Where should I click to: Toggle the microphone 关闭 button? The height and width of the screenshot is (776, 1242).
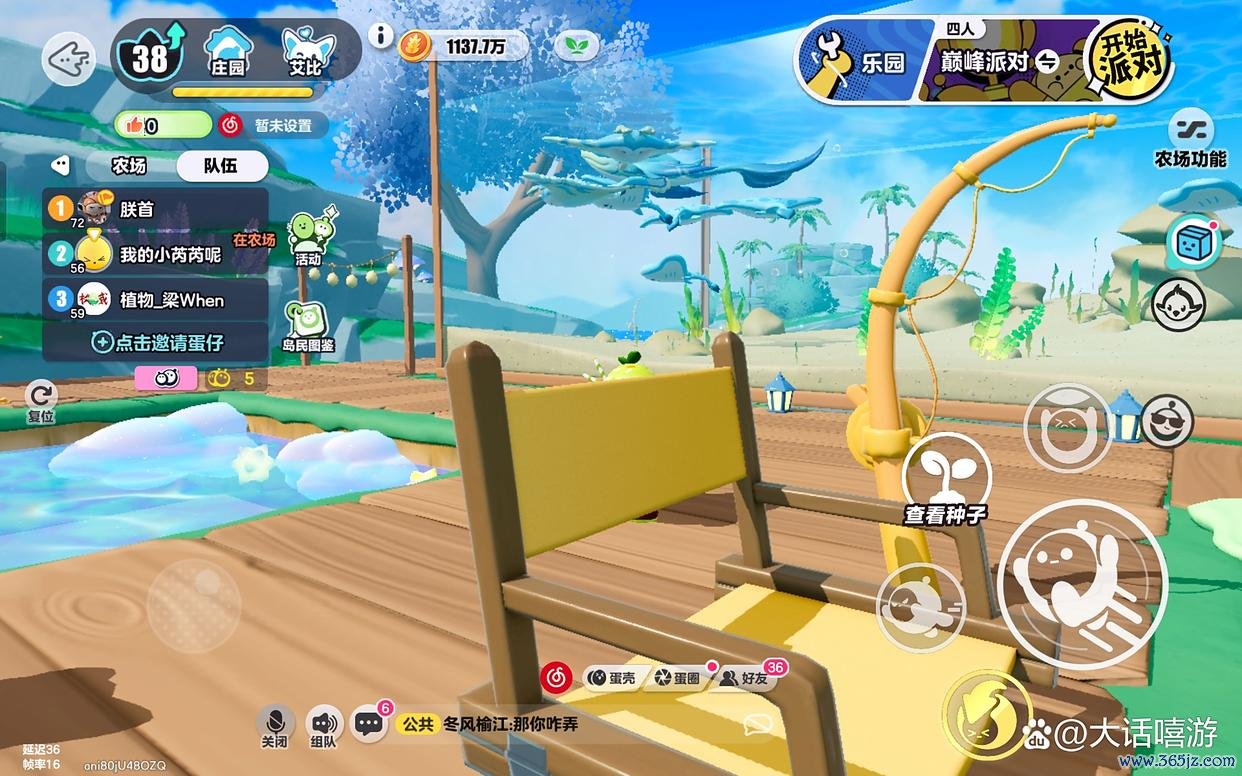point(275,727)
